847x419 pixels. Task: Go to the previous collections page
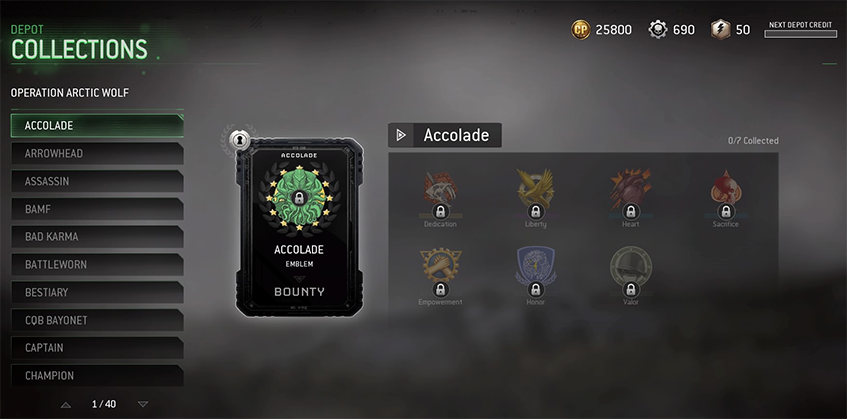[66, 404]
